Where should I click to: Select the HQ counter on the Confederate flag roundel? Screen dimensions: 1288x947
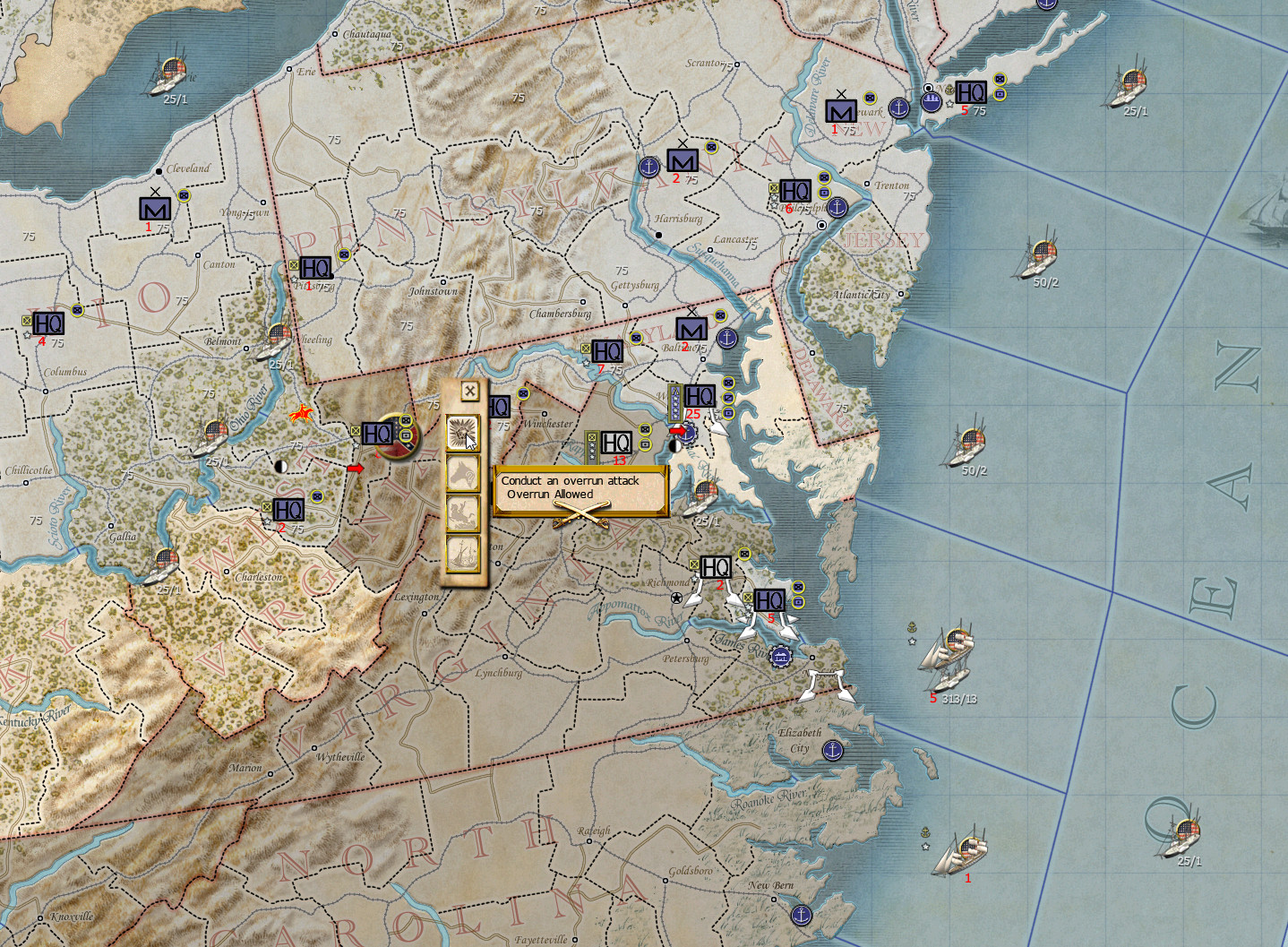[377, 435]
